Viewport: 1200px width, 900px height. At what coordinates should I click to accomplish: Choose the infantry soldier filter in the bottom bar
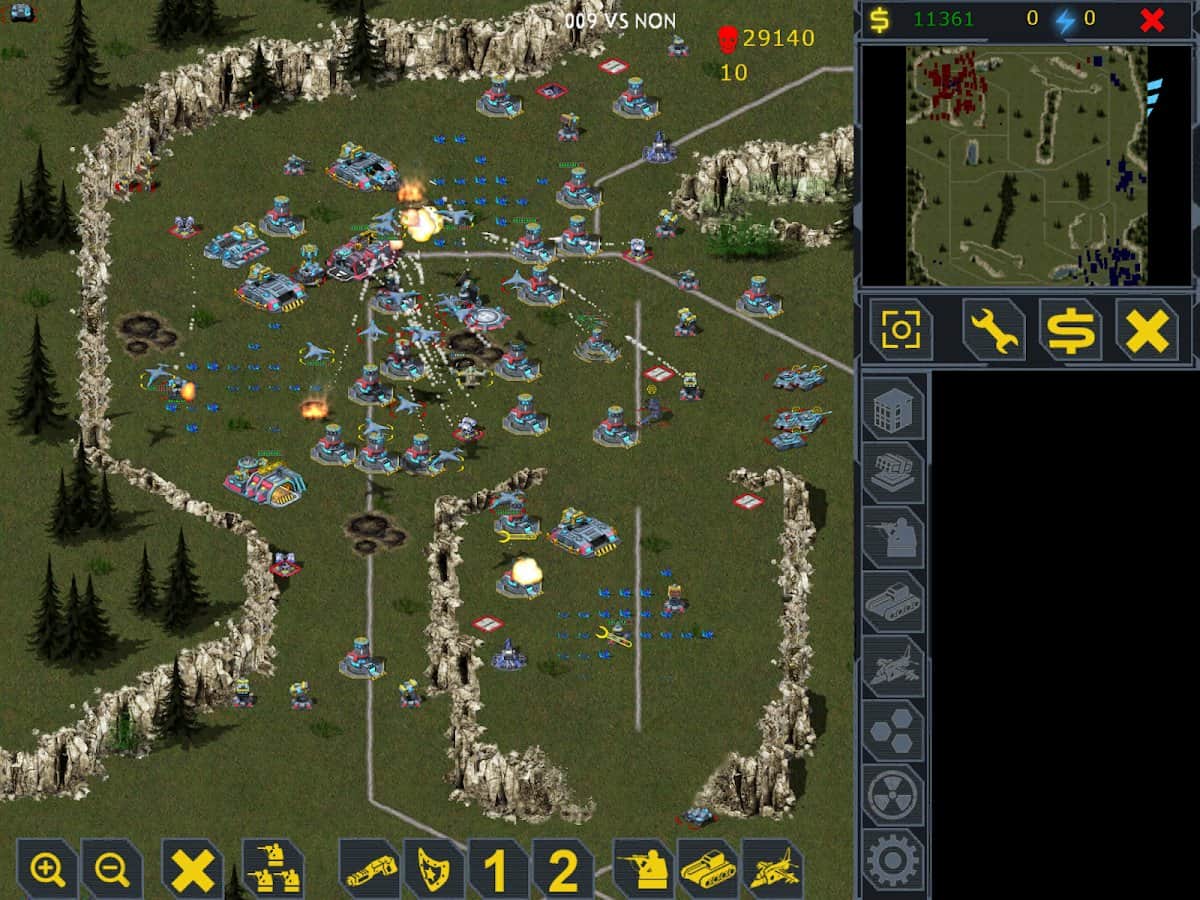[x=643, y=869]
